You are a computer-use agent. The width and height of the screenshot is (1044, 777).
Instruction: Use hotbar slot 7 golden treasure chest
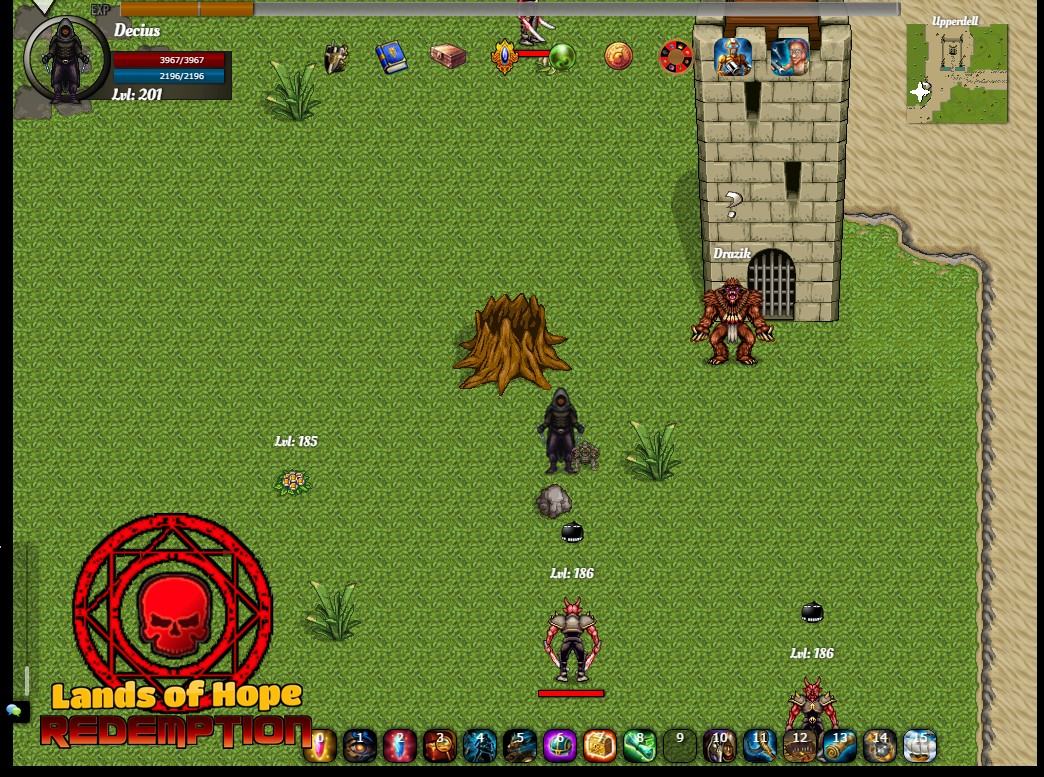click(x=600, y=745)
